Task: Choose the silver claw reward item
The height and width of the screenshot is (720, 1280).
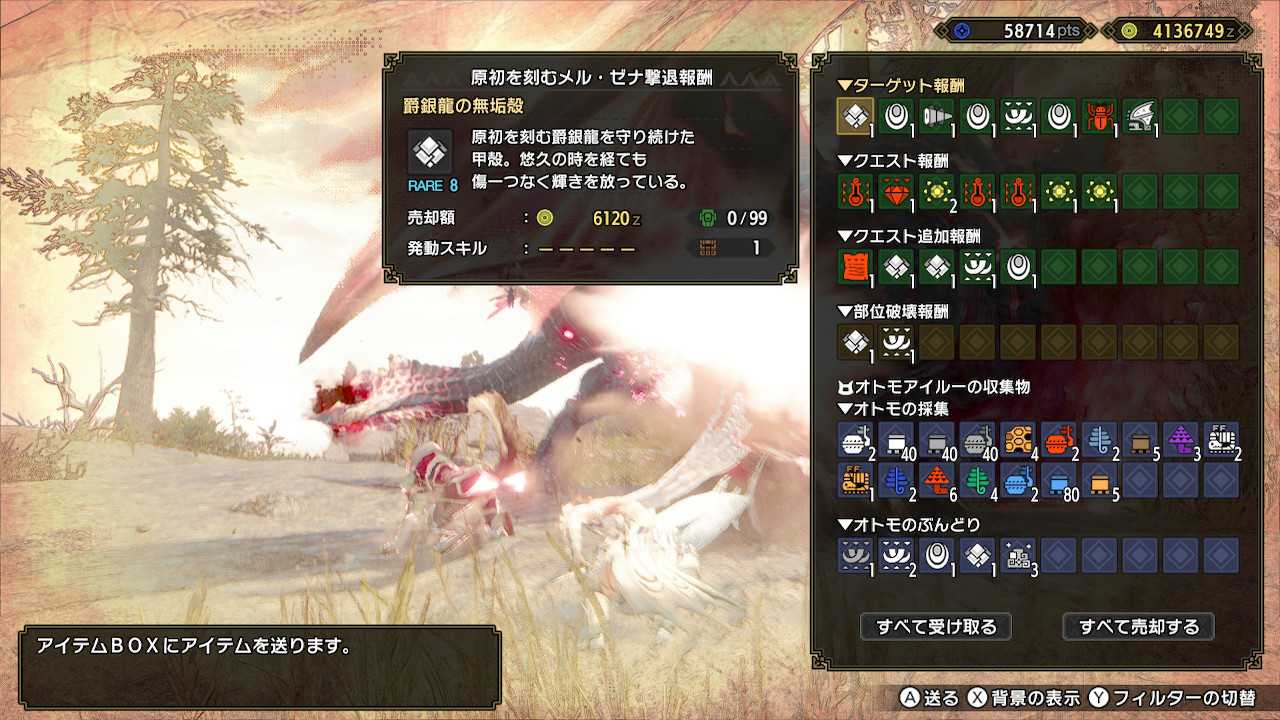Action: coord(1139,116)
